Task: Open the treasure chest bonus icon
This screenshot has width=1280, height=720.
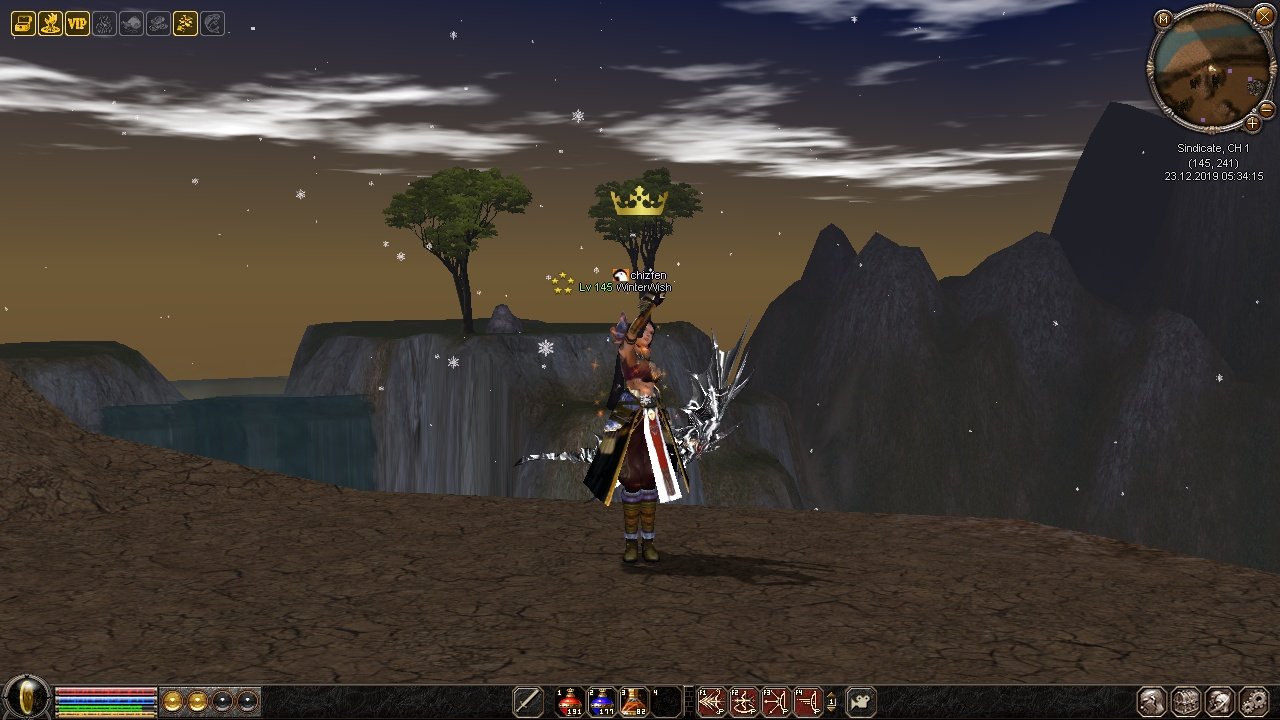Action: coord(23,24)
